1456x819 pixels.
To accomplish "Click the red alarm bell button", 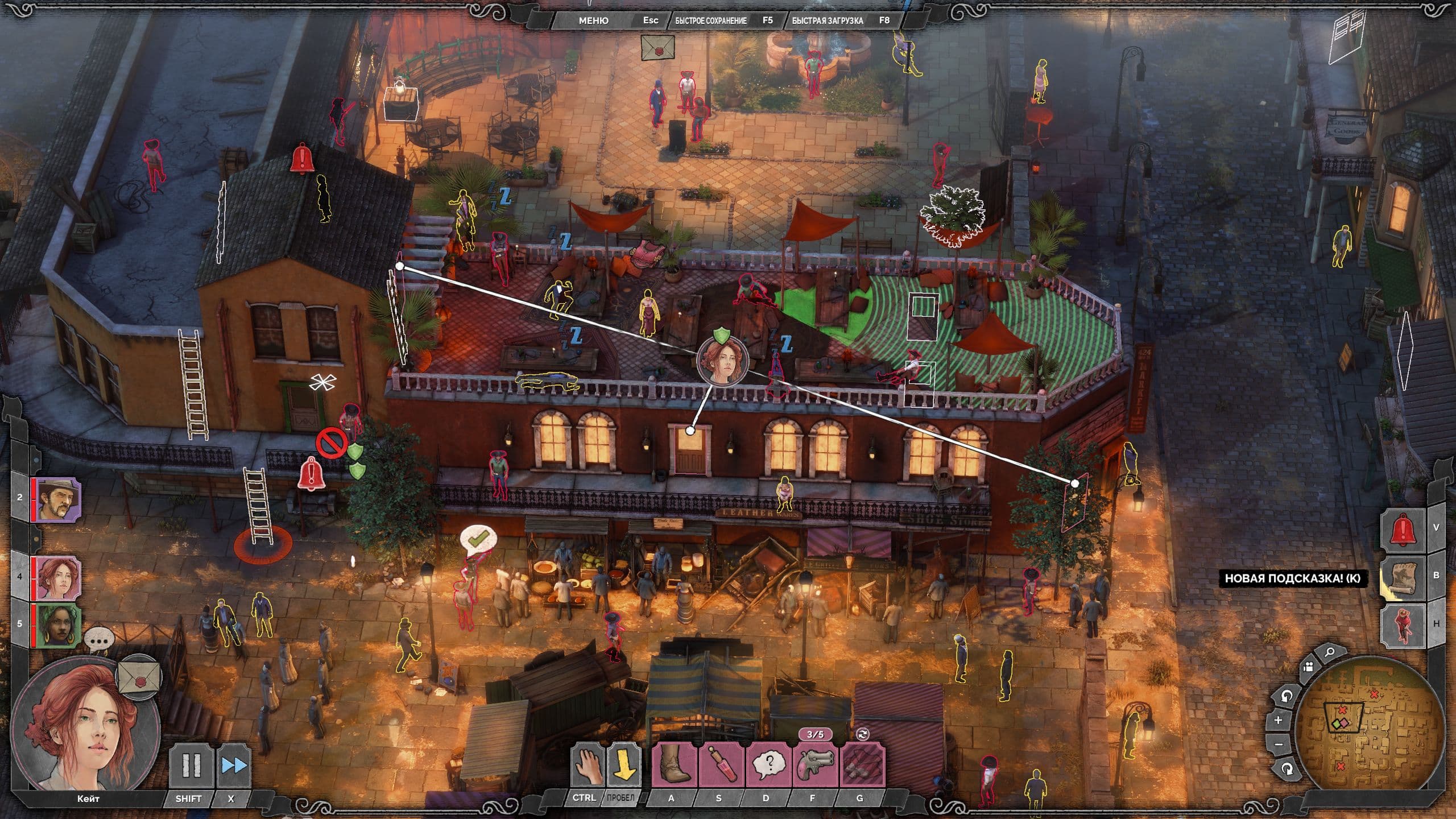I will [x=1404, y=530].
